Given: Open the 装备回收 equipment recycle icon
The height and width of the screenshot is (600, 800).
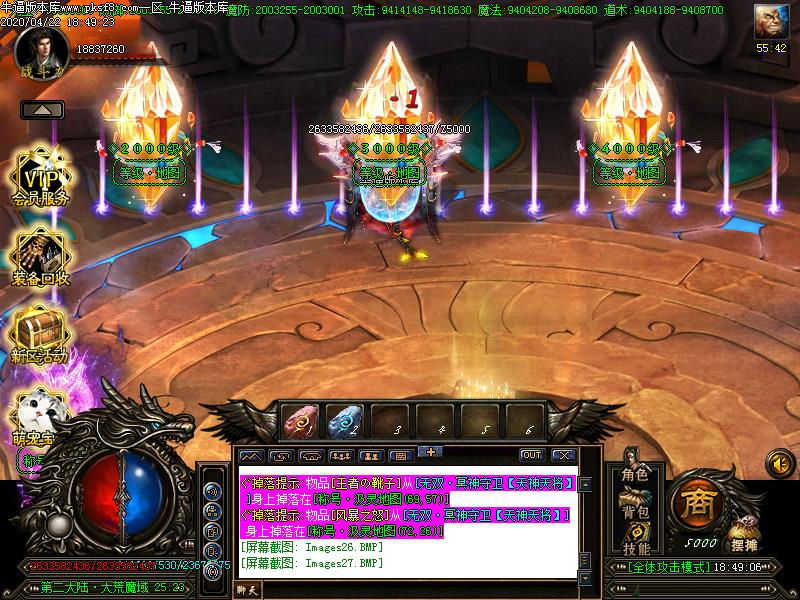Looking at the screenshot, I should [x=40, y=255].
